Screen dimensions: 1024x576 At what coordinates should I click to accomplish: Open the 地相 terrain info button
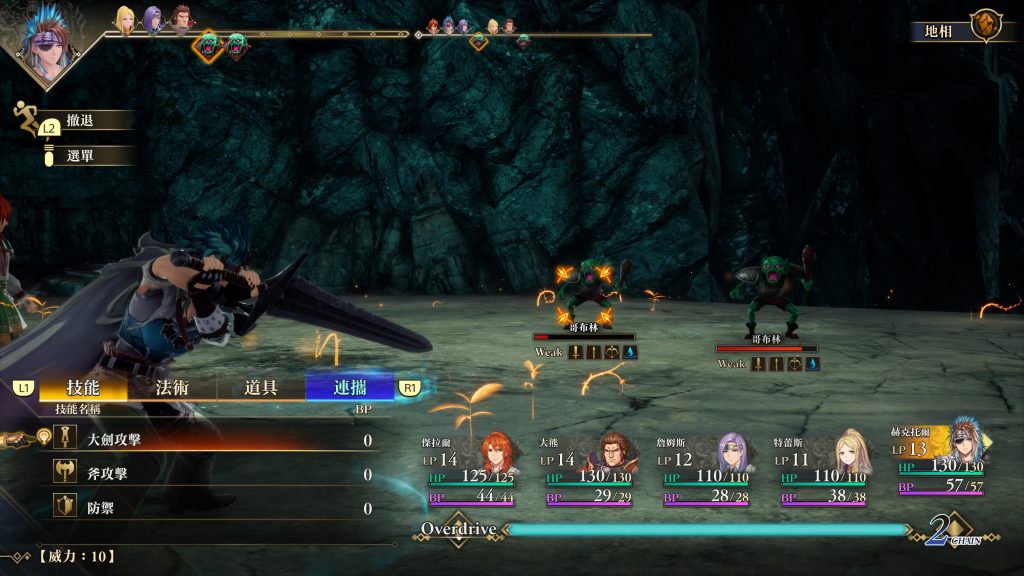pos(957,29)
